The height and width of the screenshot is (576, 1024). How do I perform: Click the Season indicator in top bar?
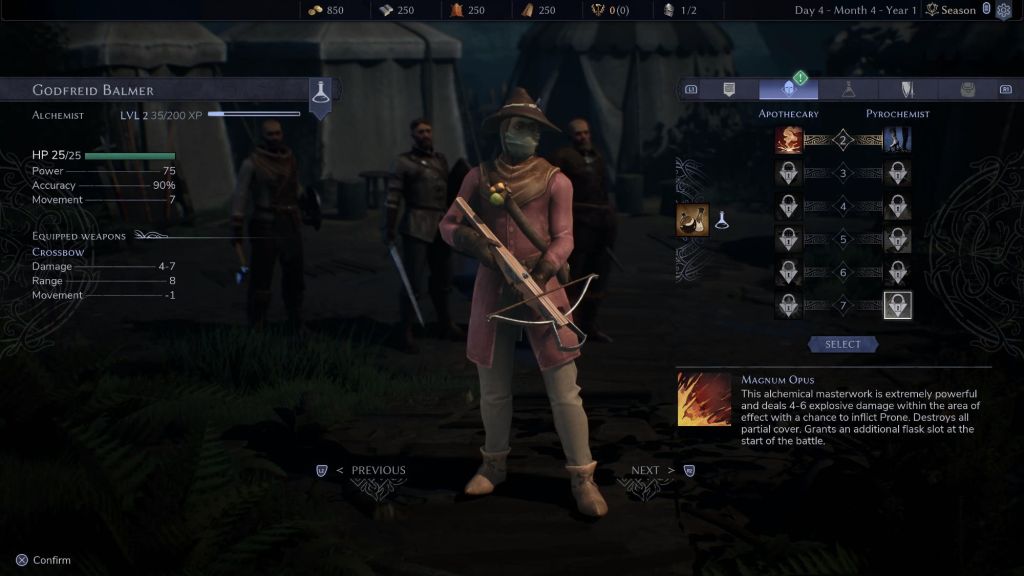[951, 10]
